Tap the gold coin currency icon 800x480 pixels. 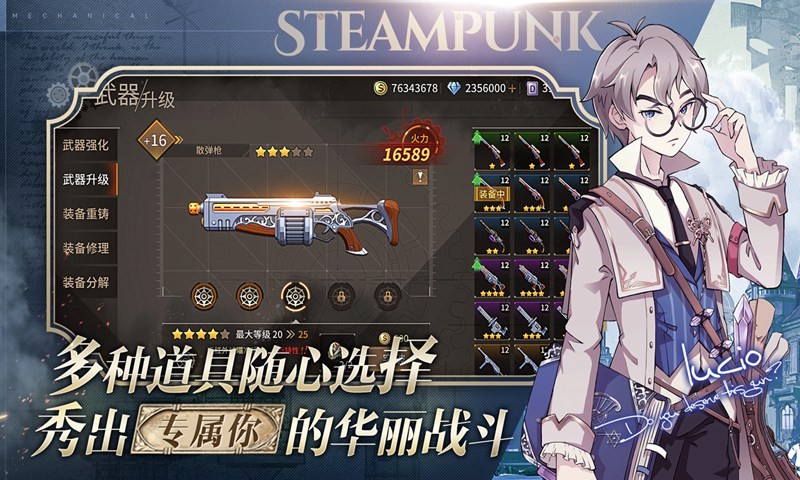379,88
